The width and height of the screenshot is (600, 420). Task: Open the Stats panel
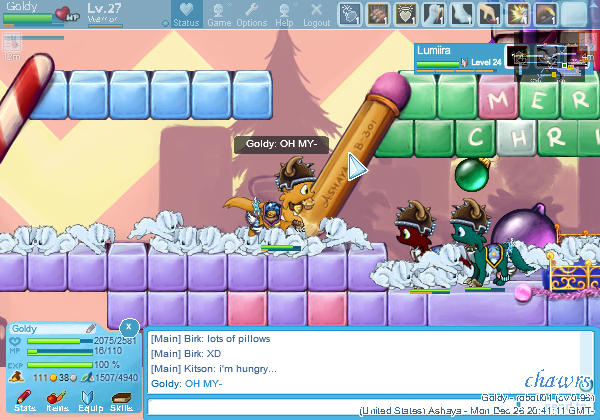[x=26, y=401]
